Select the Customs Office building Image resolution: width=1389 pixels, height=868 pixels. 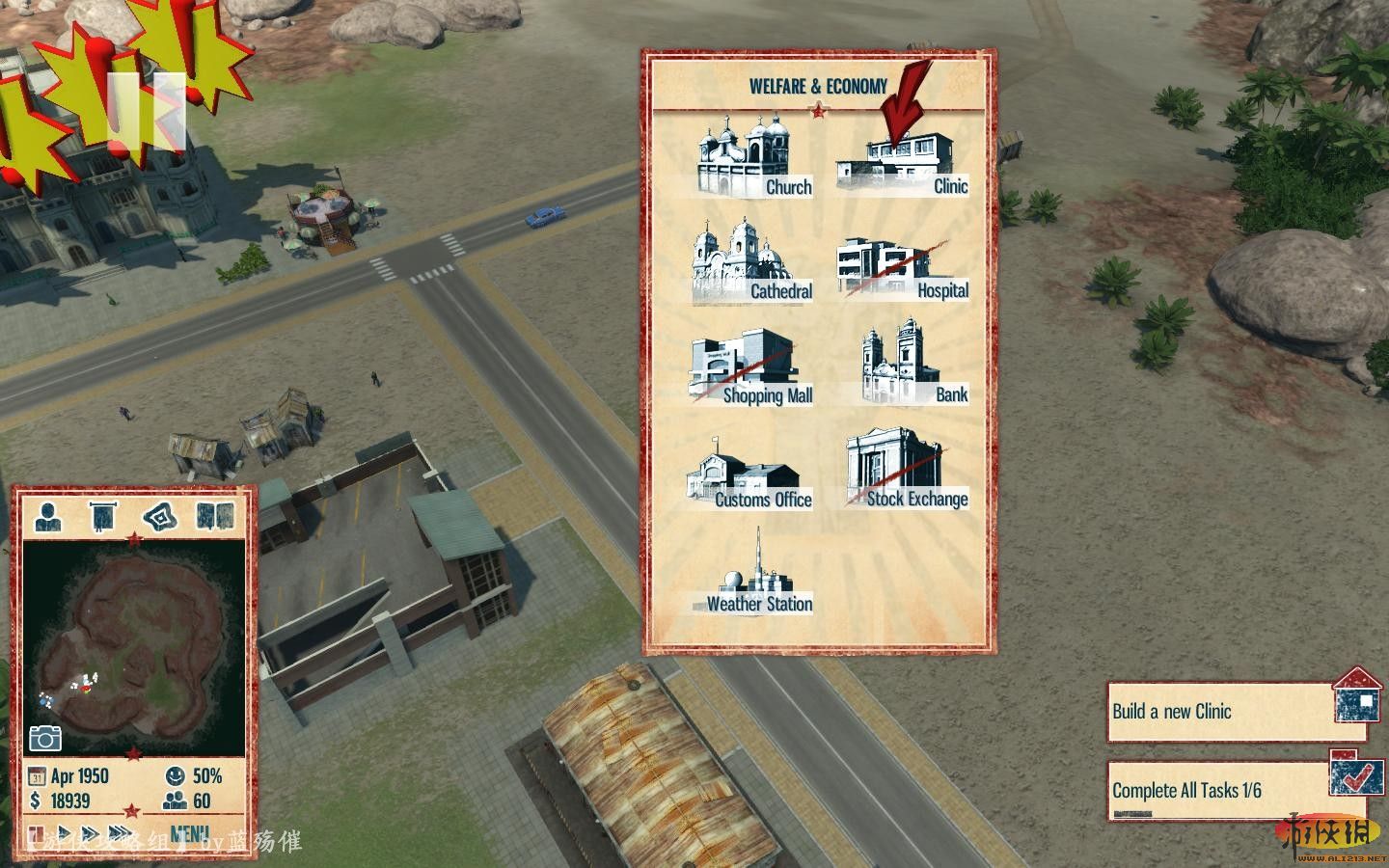(x=749, y=473)
